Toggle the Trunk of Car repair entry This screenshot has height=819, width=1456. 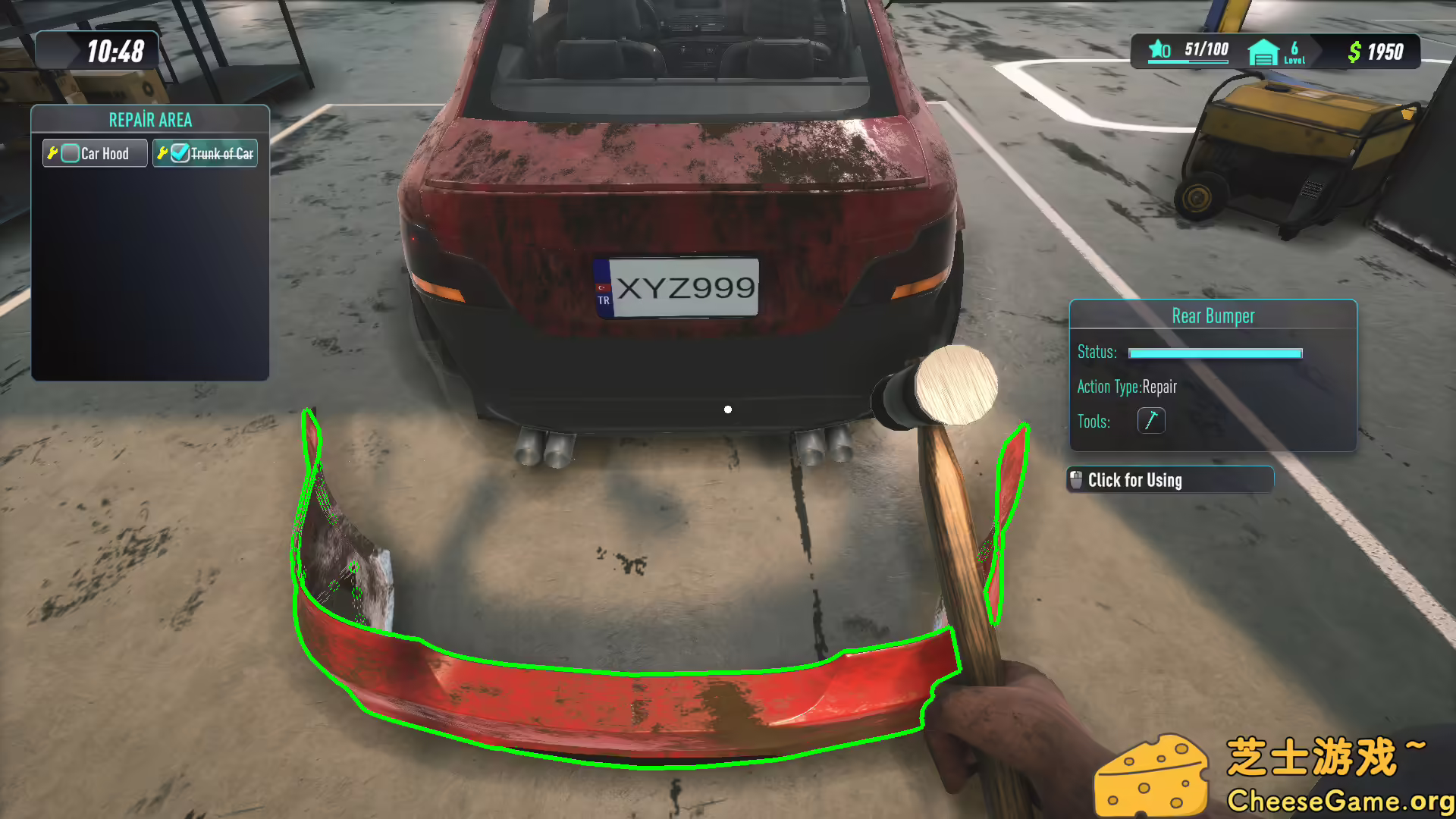[x=205, y=152]
